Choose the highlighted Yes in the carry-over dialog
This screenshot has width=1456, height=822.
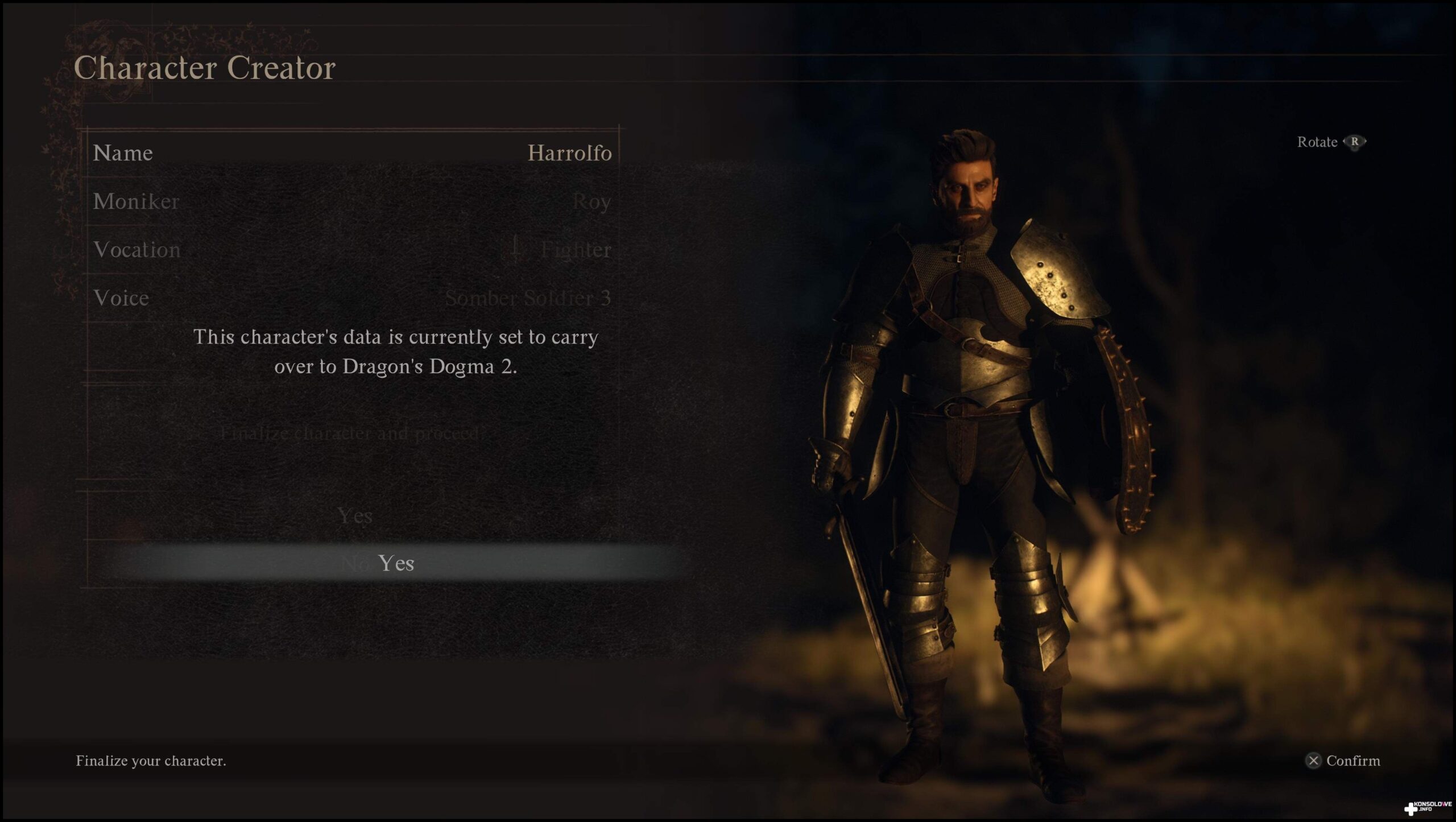pos(396,563)
